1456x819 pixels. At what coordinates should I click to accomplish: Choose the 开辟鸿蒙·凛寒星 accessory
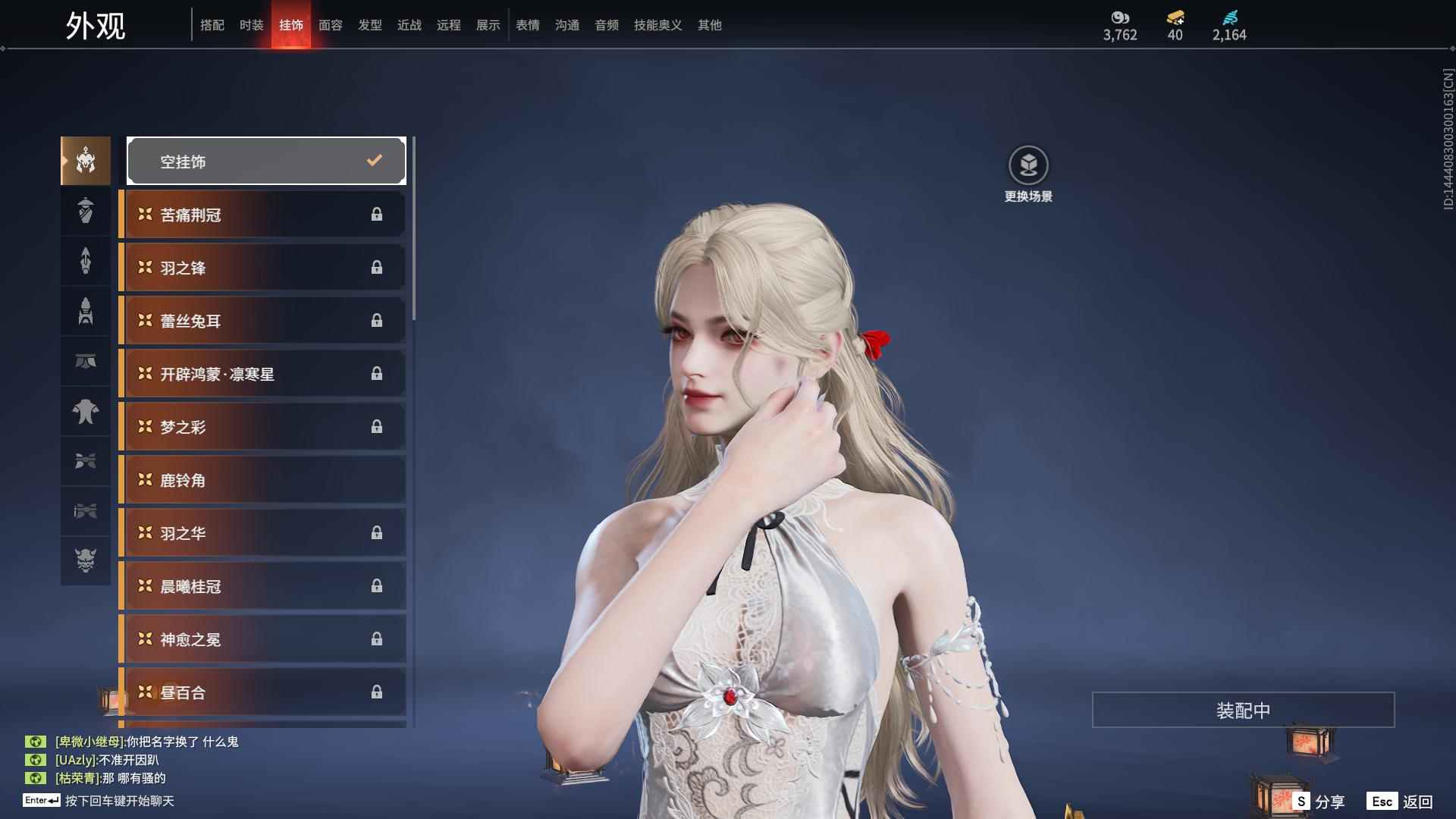pos(263,374)
